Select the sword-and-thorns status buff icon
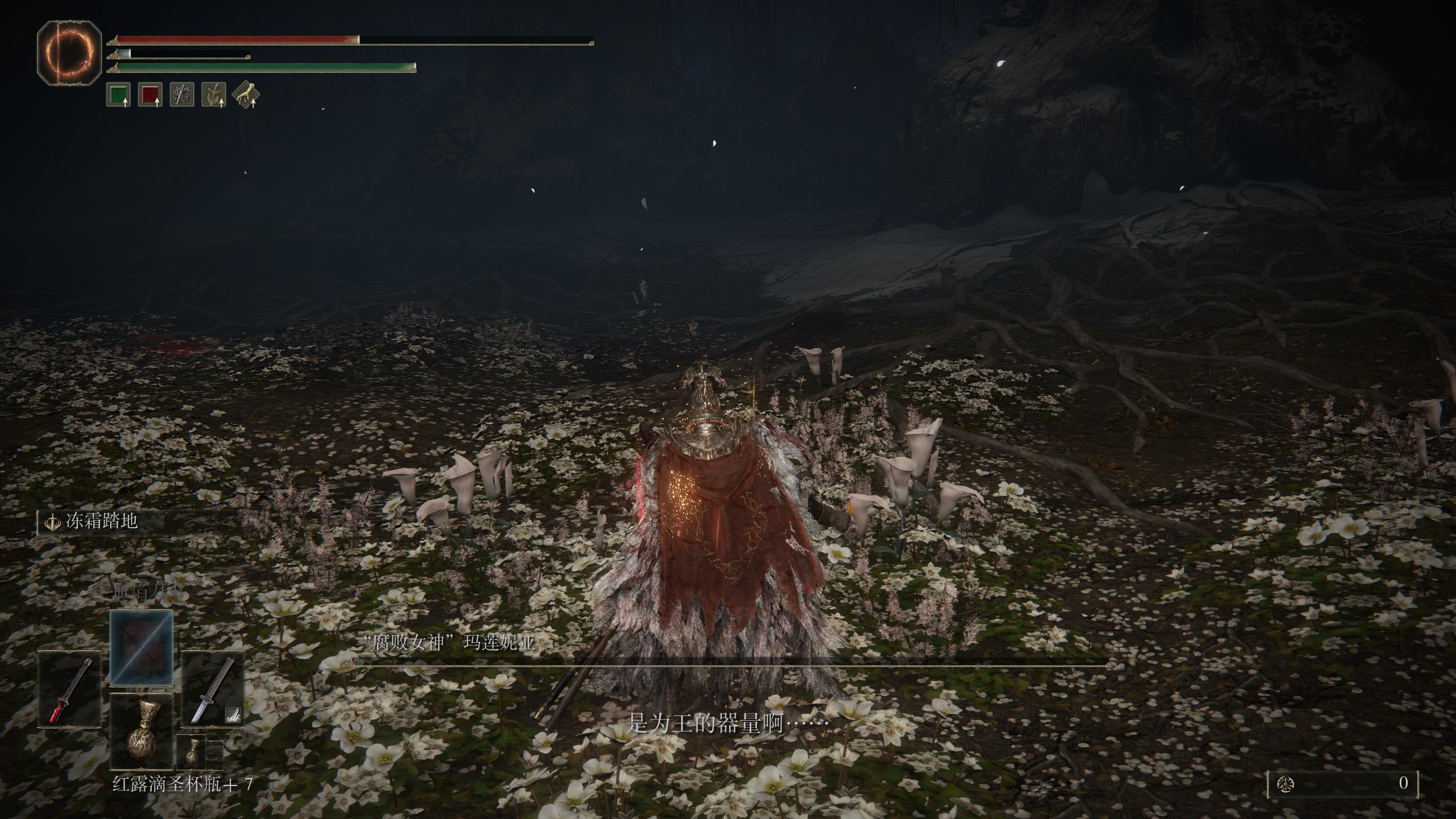Screen dimensions: 1456x819 pyautogui.click(x=182, y=94)
